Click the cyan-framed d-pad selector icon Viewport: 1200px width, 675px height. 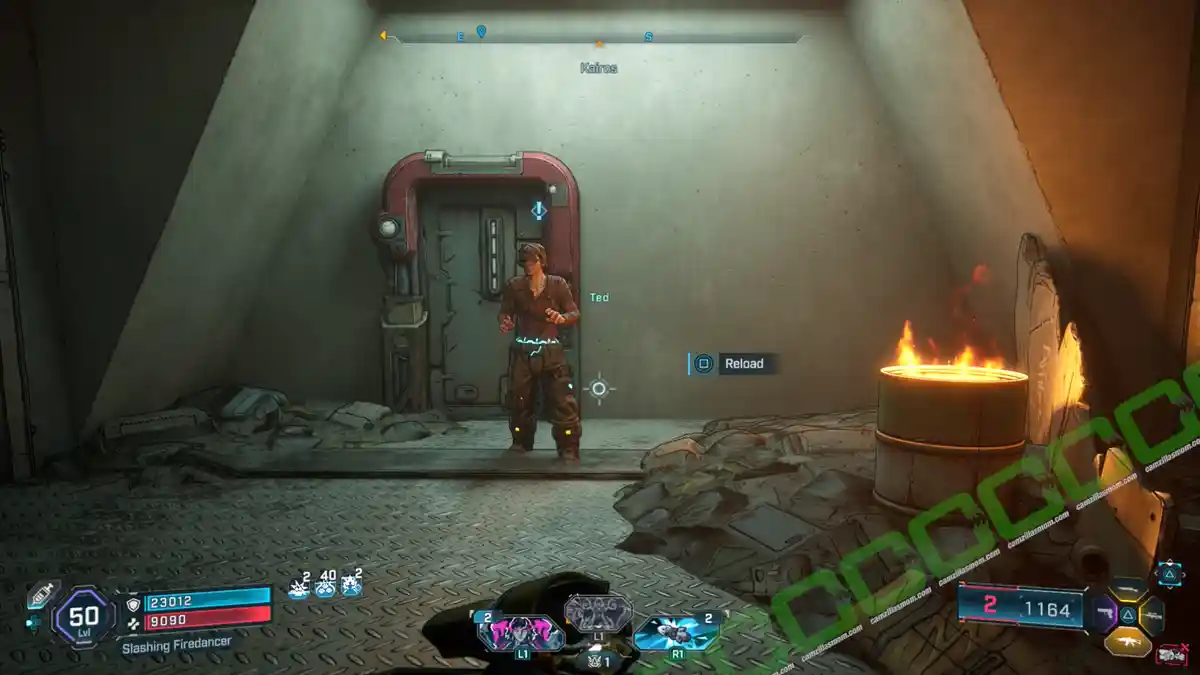pyautogui.click(x=1169, y=572)
